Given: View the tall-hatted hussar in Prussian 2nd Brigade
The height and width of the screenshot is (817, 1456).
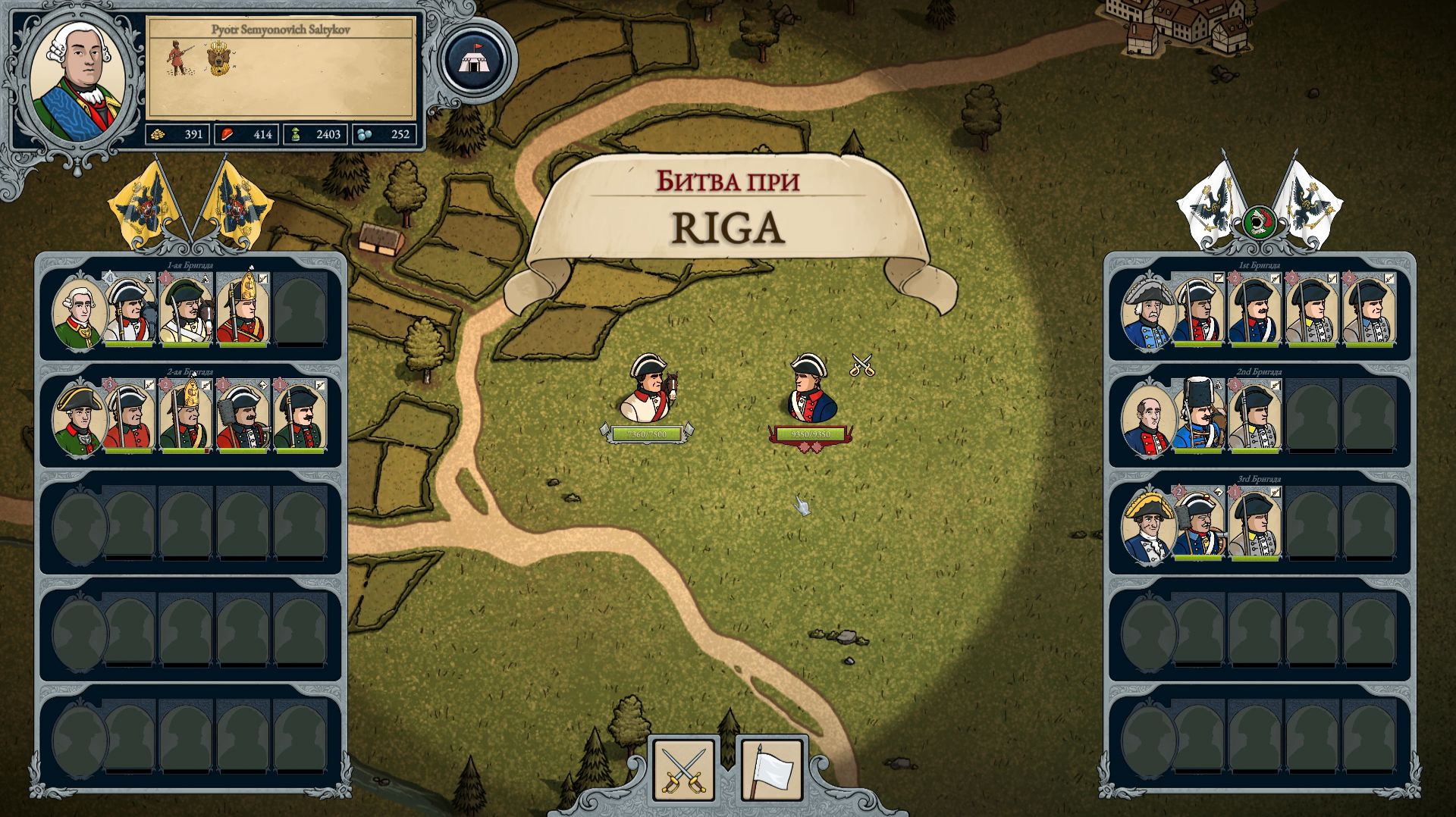Looking at the screenshot, I should tap(1199, 415).
